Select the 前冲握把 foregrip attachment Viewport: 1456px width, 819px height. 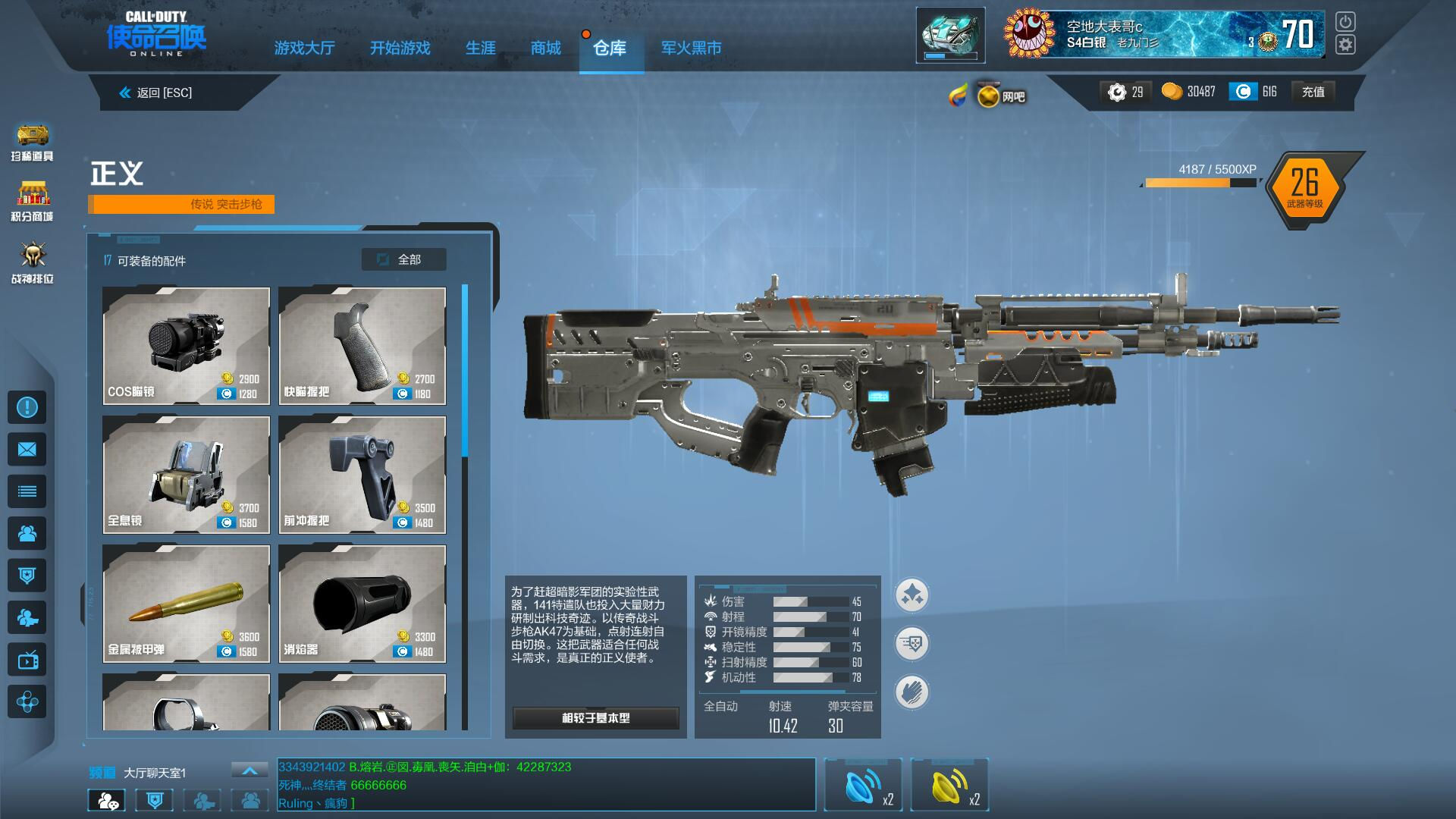(362, 475)
